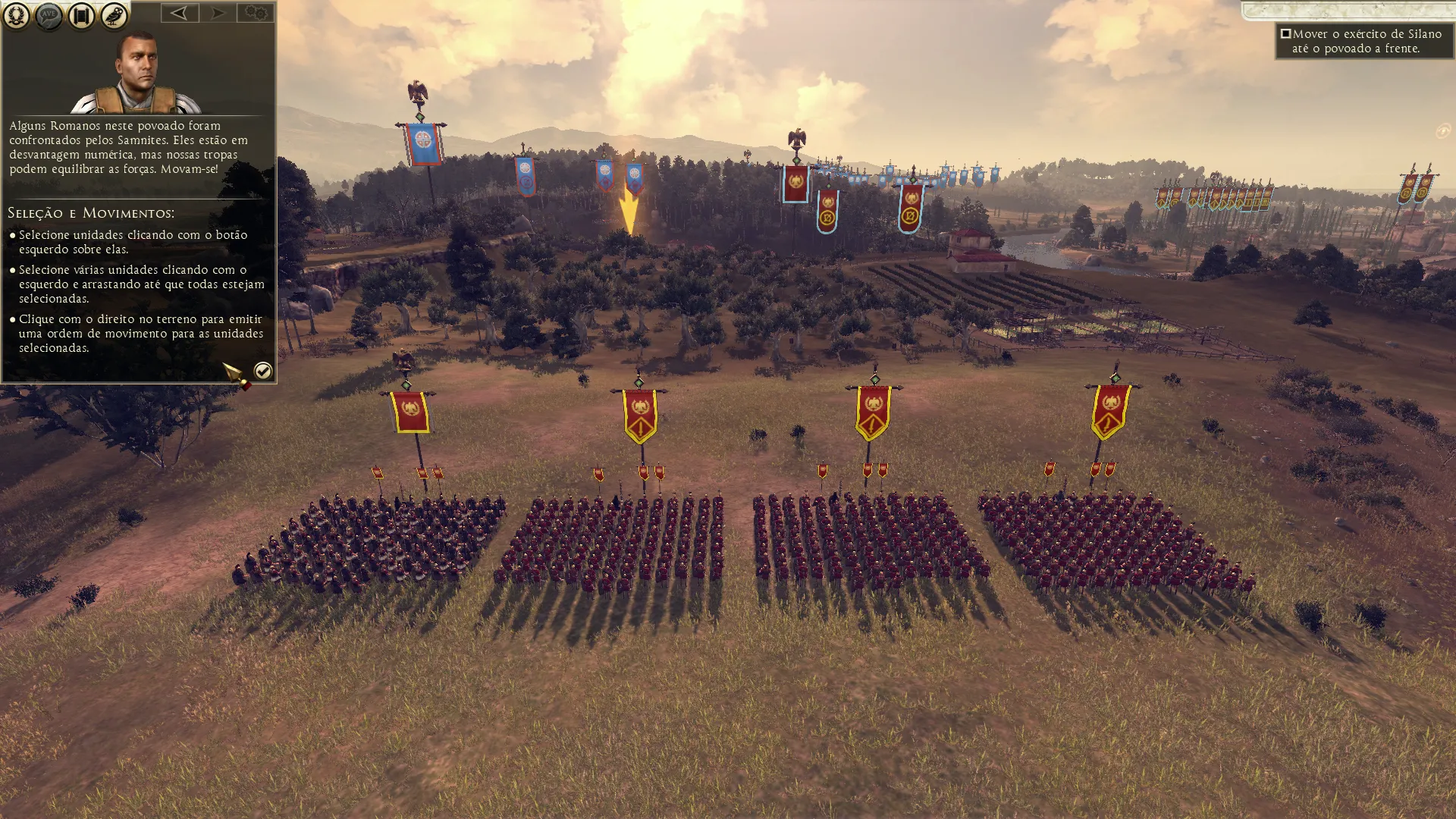Go to previous advice with left arrow

pos(180,13)
